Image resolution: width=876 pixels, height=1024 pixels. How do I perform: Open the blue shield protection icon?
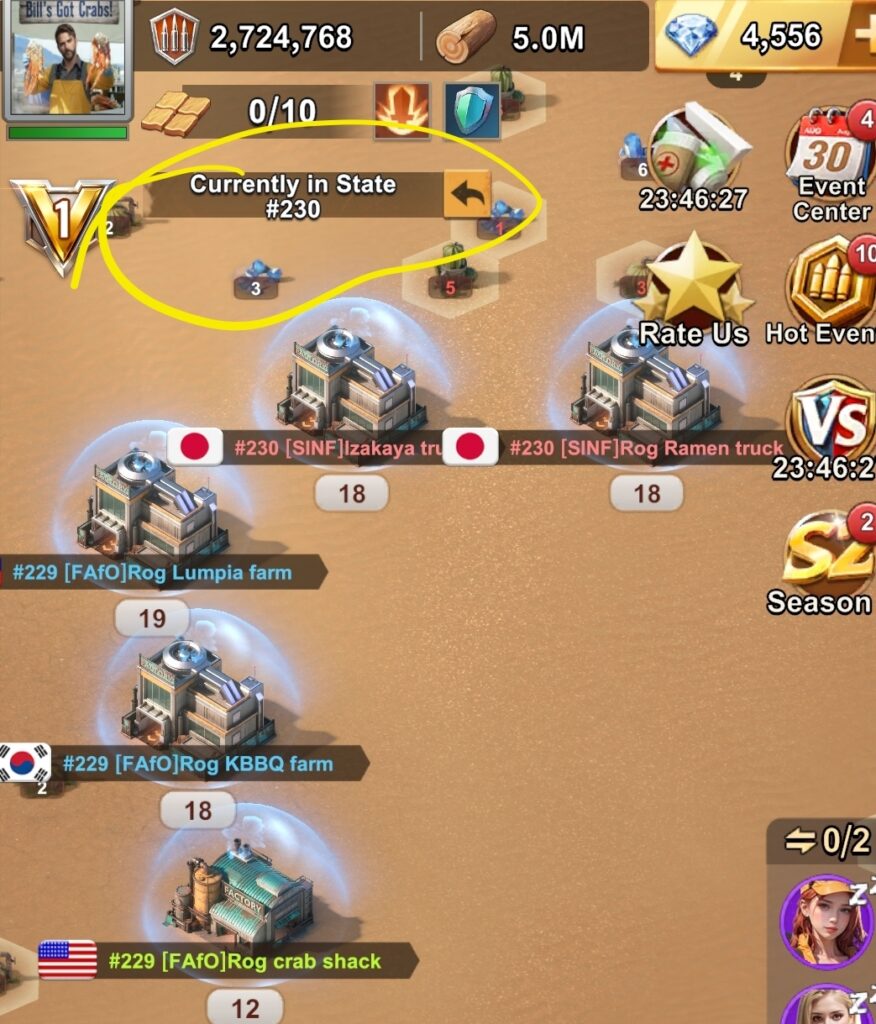coord(472,110)
